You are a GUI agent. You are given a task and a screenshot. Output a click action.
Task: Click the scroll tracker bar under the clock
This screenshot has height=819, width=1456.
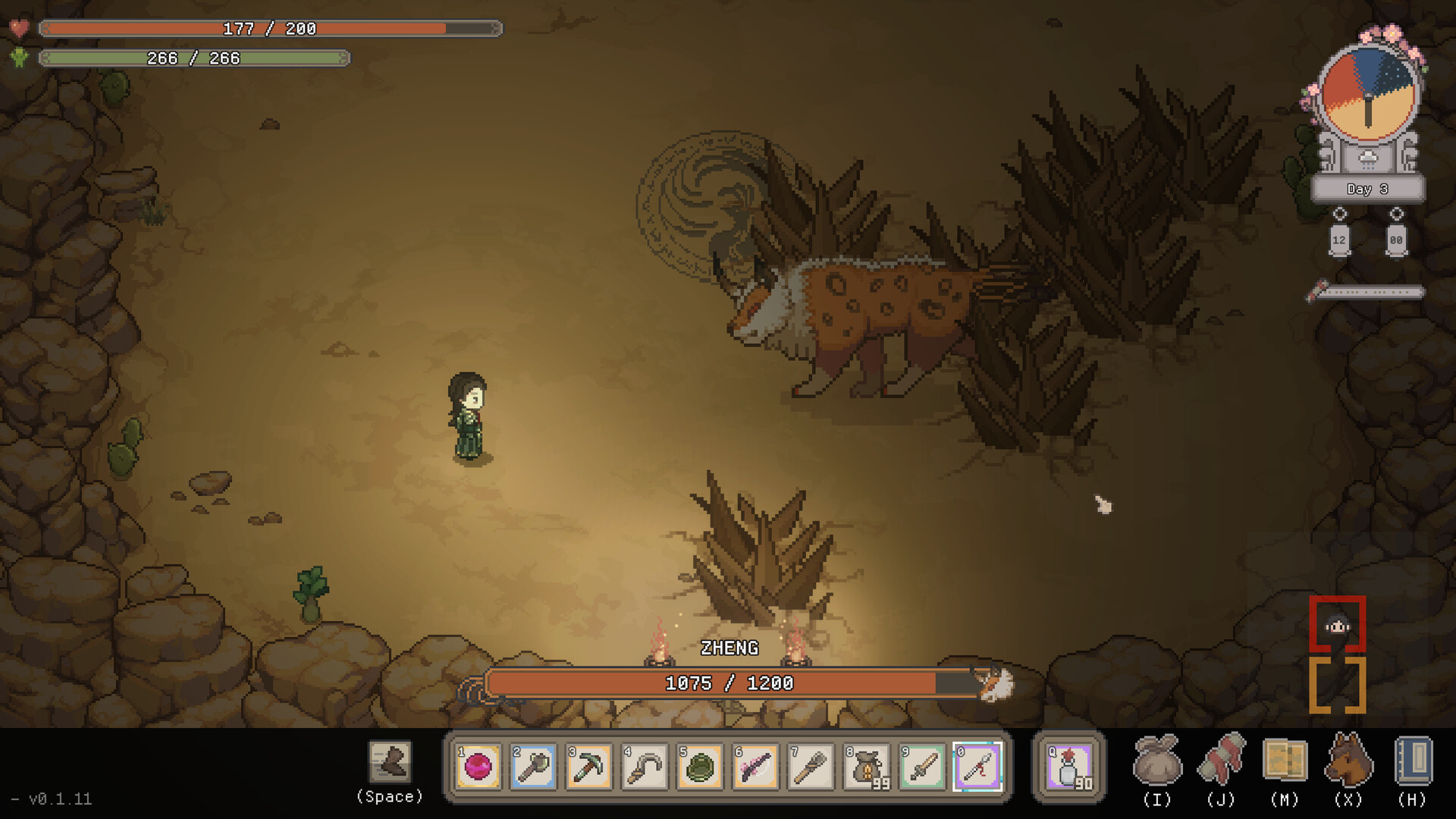pyautogui.click(x=1367, y=292)
